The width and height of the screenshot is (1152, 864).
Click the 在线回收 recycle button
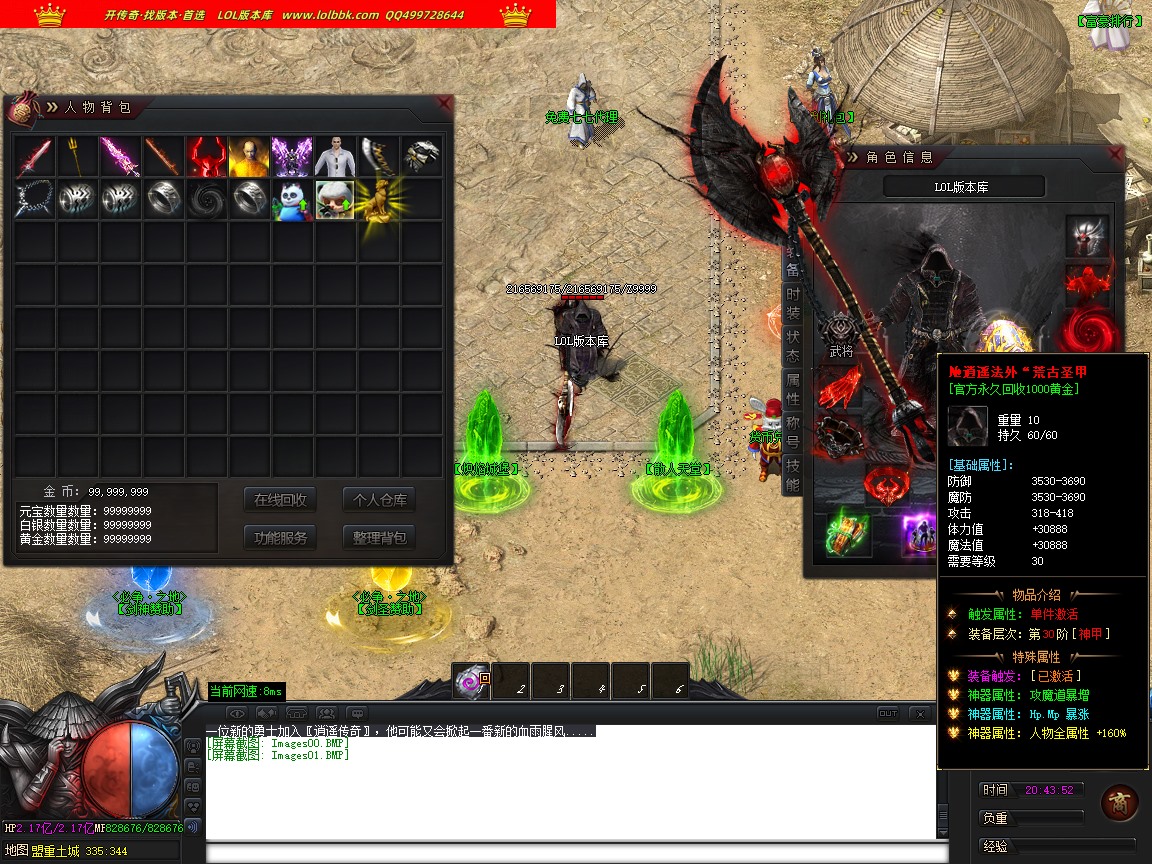[280, 500]
